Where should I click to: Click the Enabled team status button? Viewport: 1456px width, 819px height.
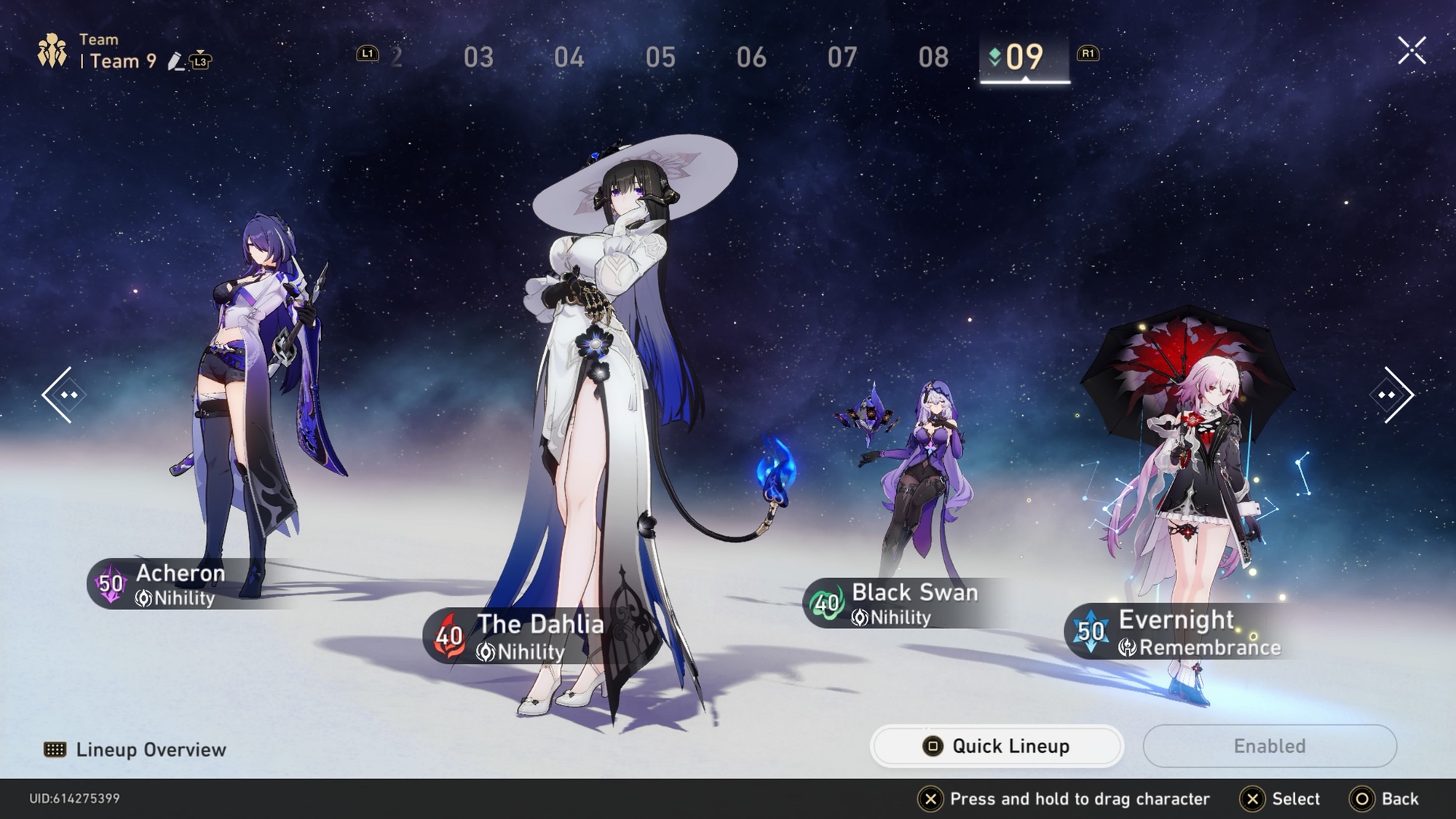[1269, 746]
